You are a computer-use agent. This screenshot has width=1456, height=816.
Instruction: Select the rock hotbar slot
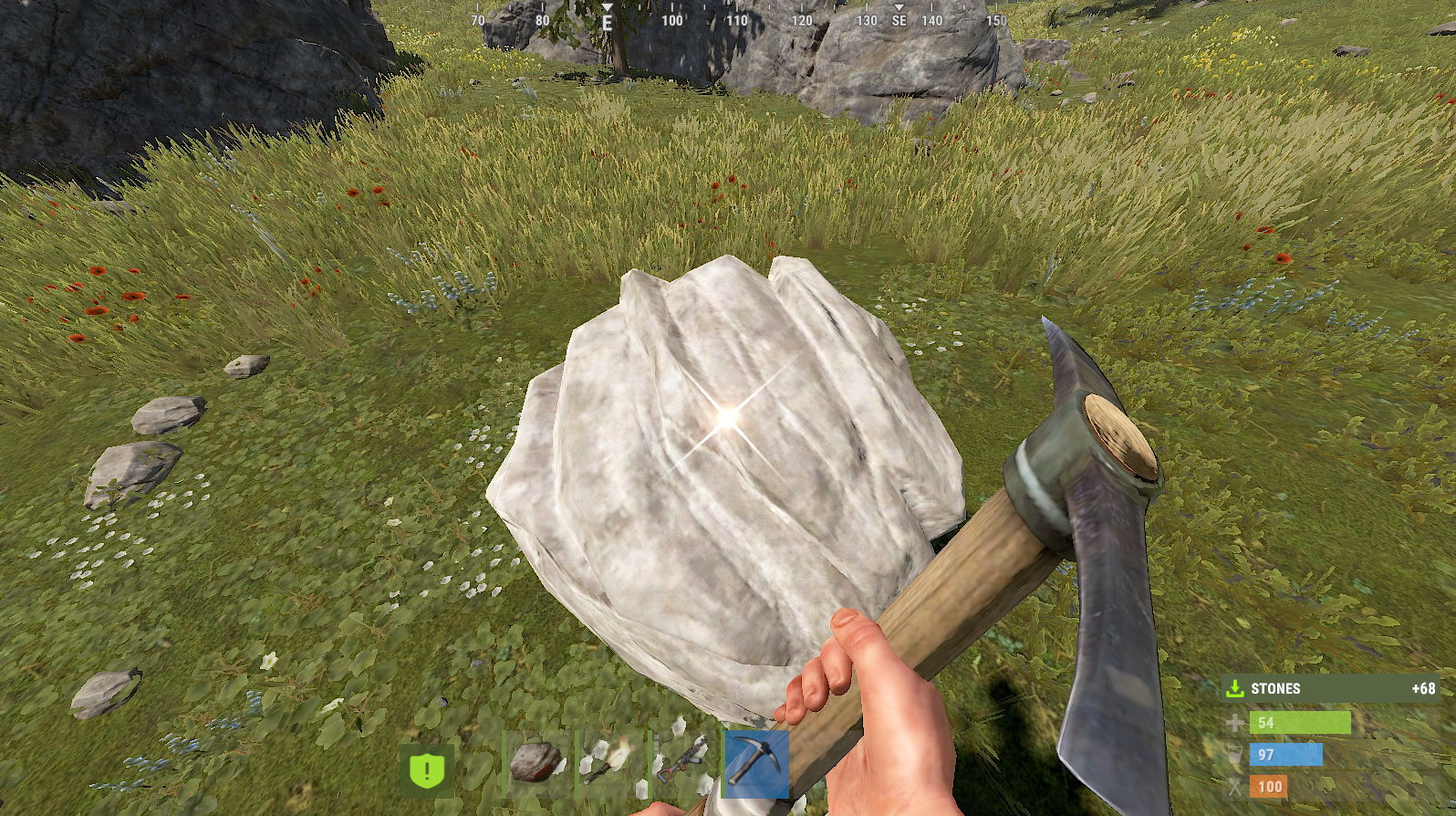tap(536, 763)
